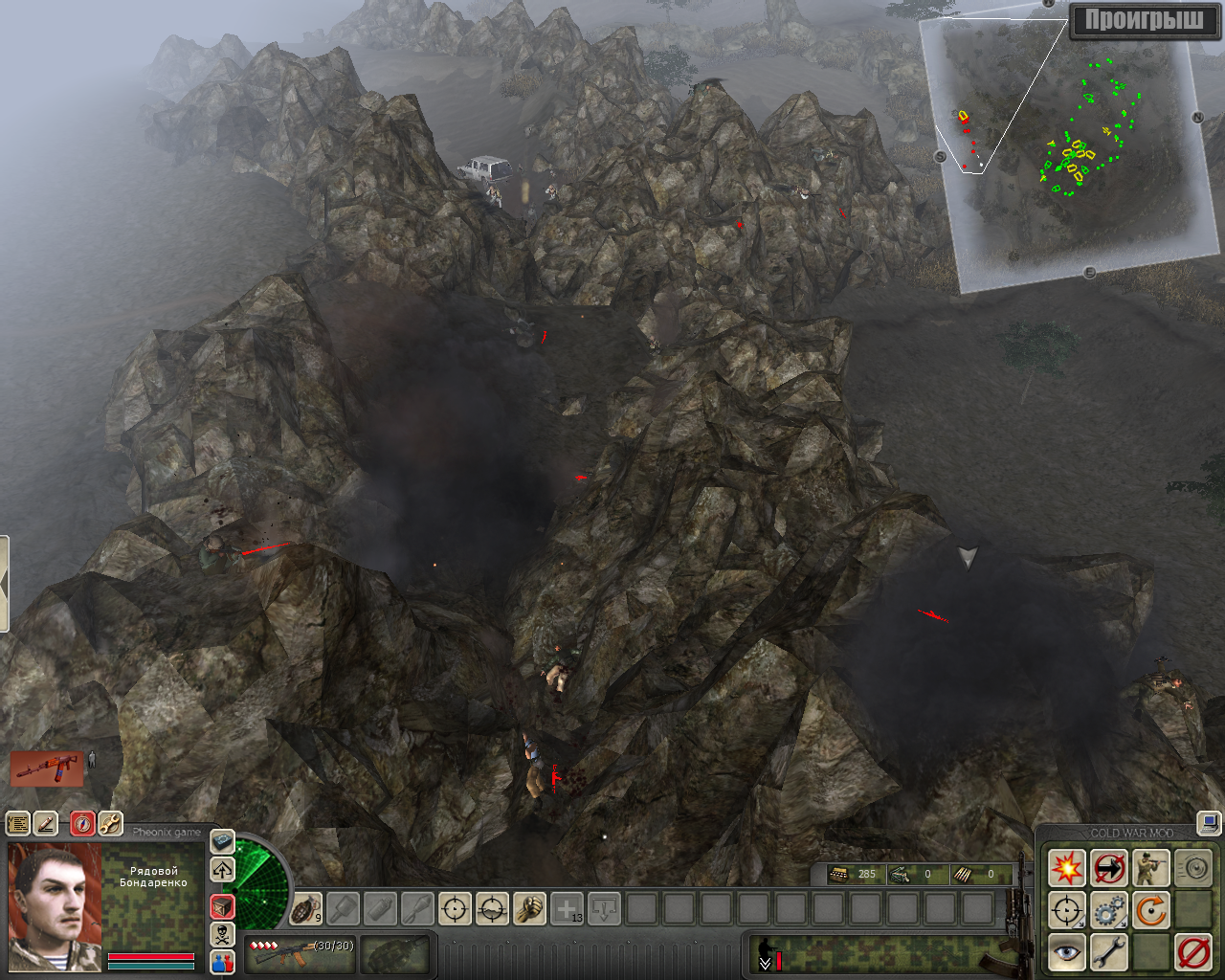Click the orange rotate arrow command

click(1150, 910)
